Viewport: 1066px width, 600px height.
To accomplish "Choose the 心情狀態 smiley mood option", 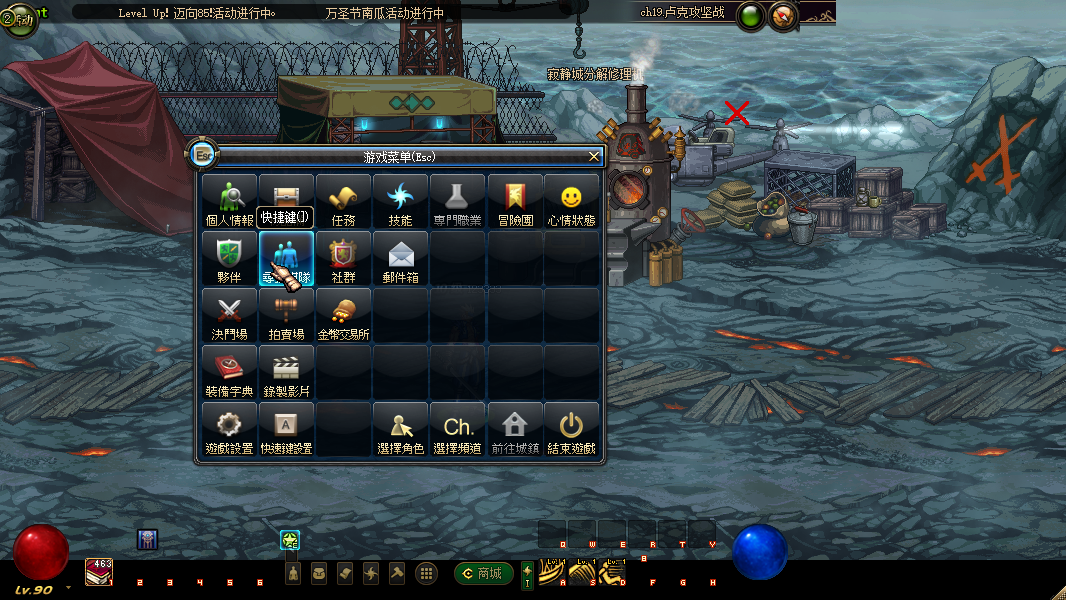I will [572, 202].
